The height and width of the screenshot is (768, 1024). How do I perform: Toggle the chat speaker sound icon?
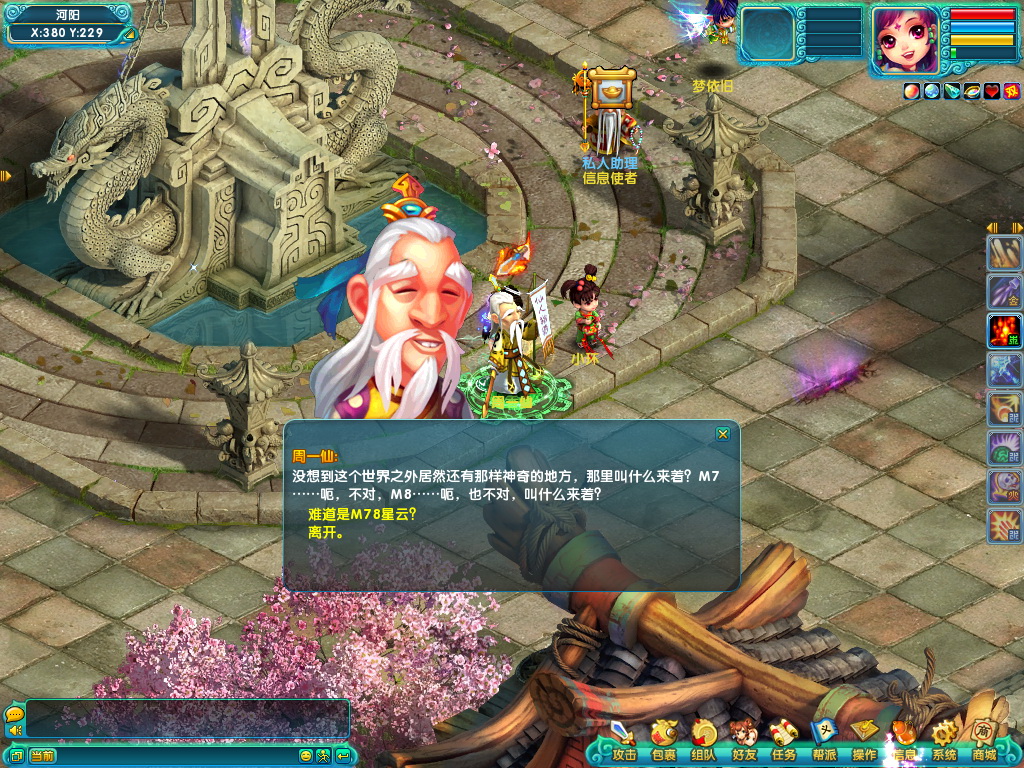point(14,731)
